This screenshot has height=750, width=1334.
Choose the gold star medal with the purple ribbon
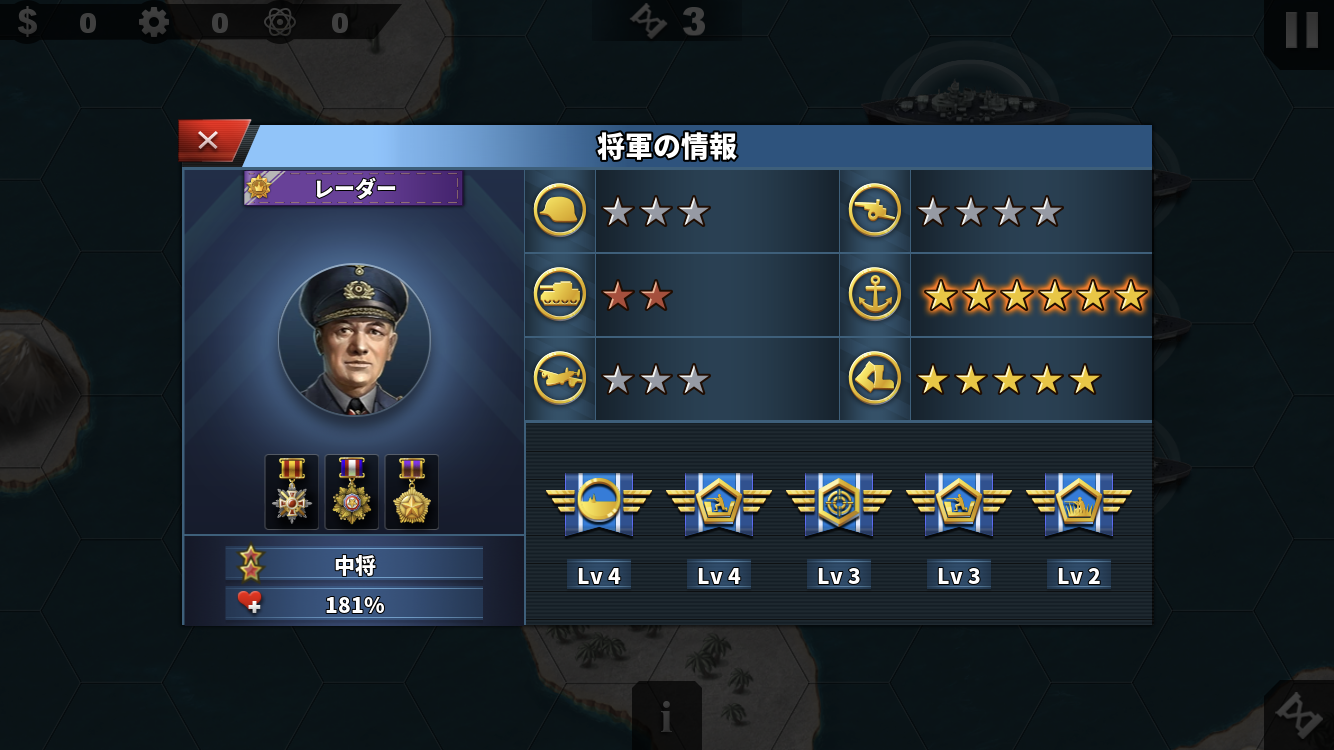(412, 492)
